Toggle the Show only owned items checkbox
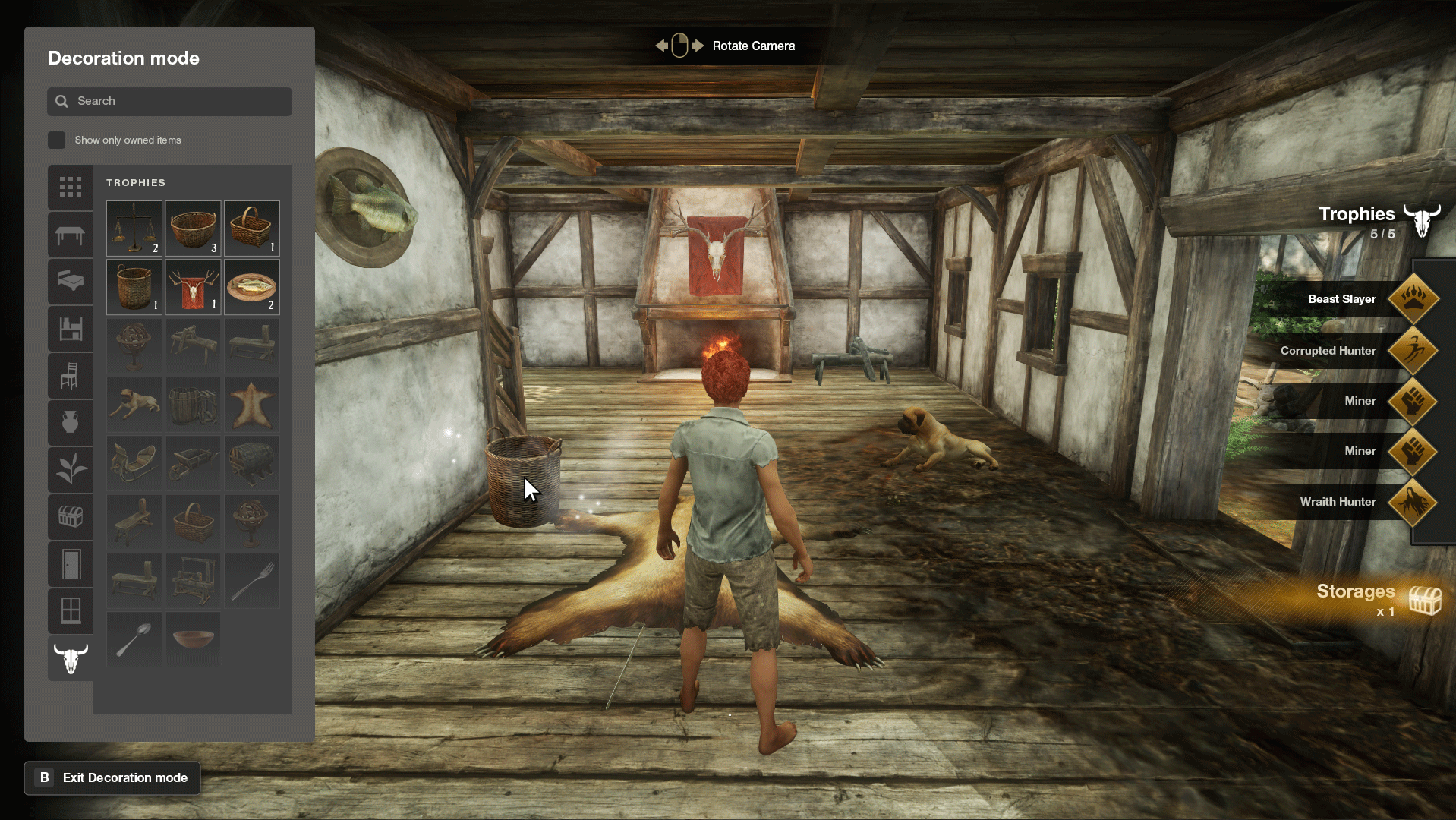The height and width of the screenshot is (820, 1456). [x=56, y=140]
